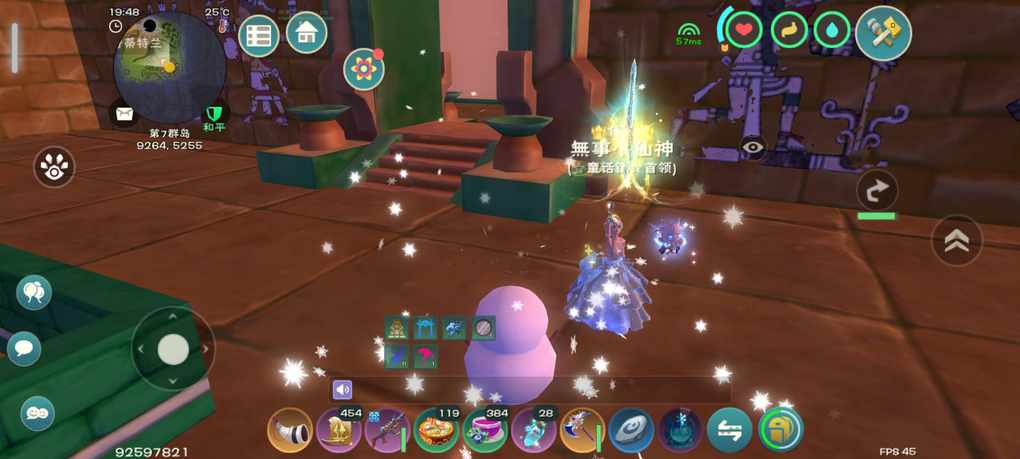The image size is (1020, 459).
Task: Click the swap arrows hotbar button
Action: point(730,430)
